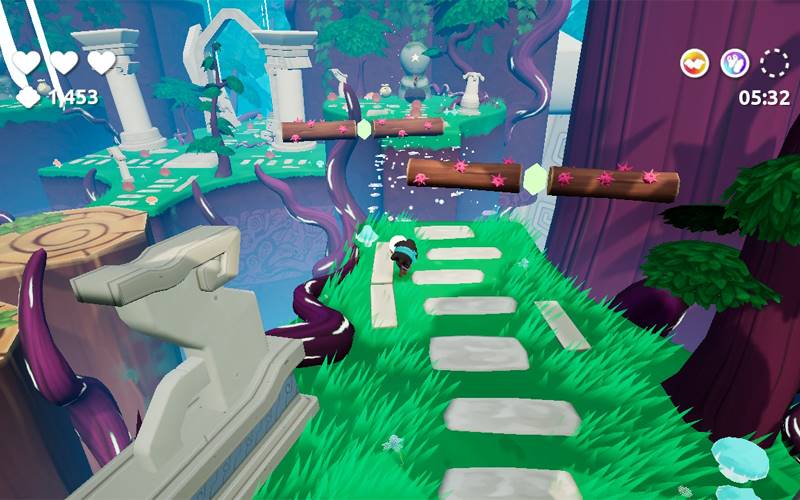Select the purple paw badge icon

point(735,63)
